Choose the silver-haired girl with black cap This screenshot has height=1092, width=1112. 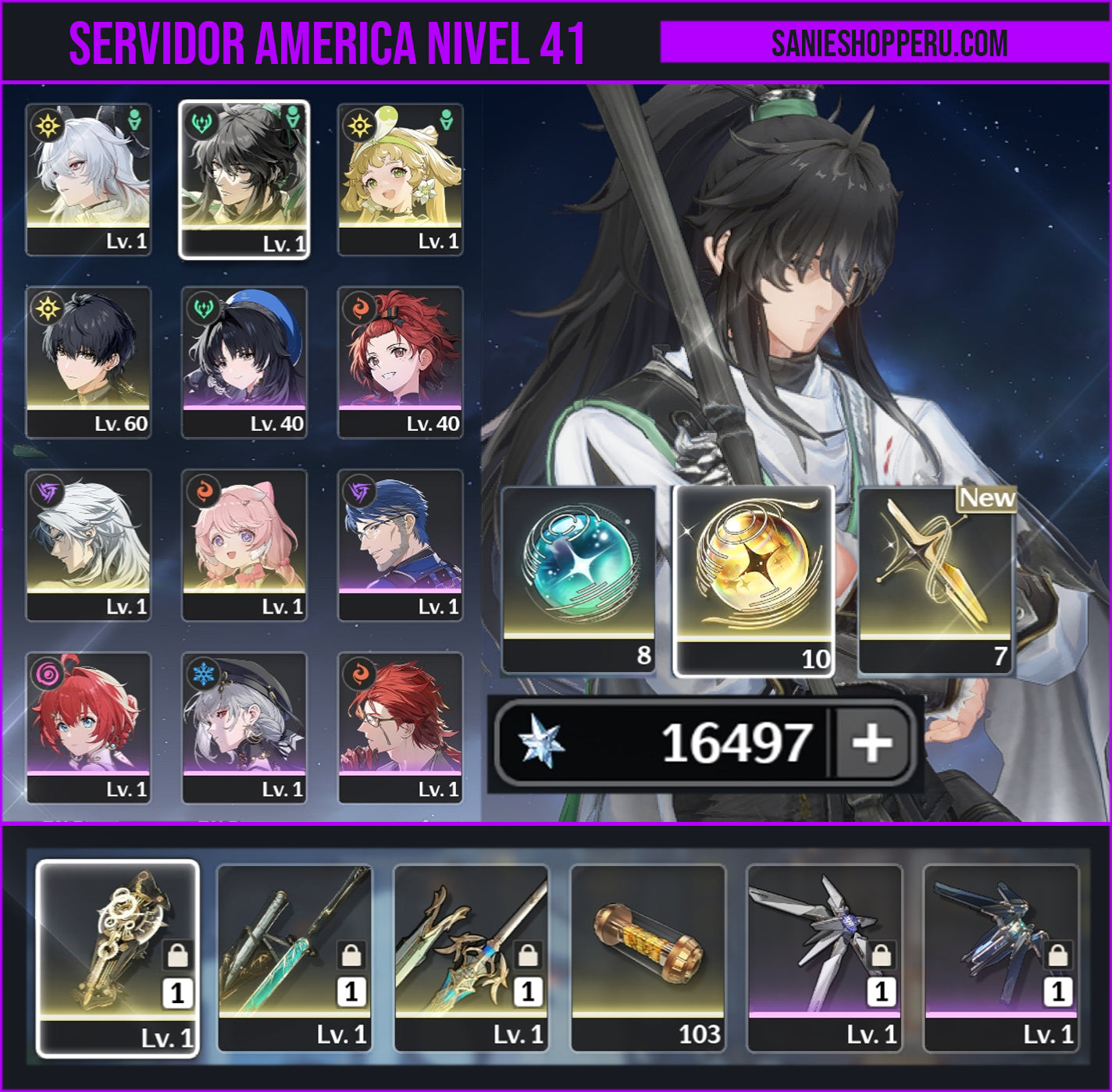[x=244, y=727]
